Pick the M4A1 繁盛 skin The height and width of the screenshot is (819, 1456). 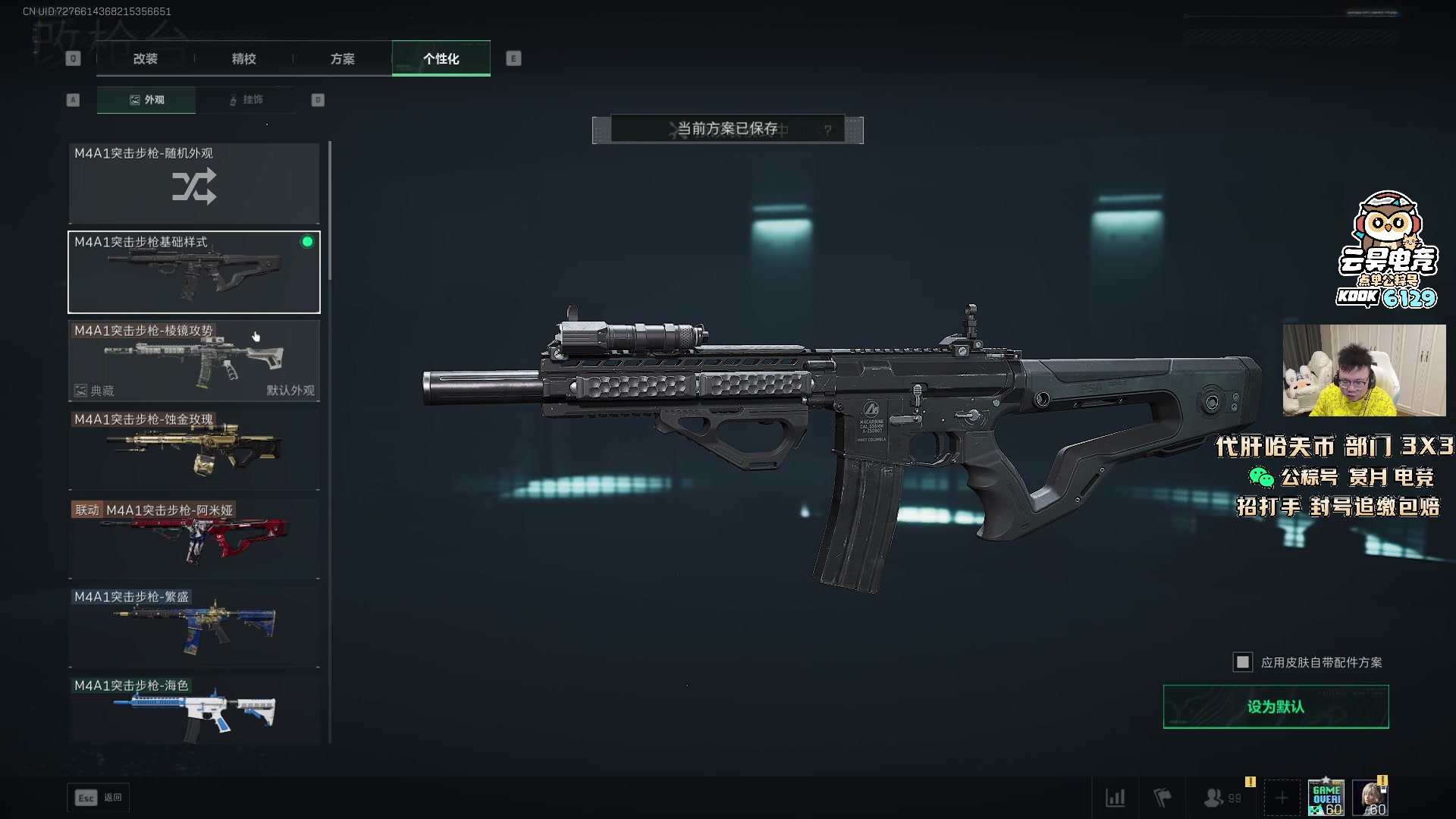[194, 627]
